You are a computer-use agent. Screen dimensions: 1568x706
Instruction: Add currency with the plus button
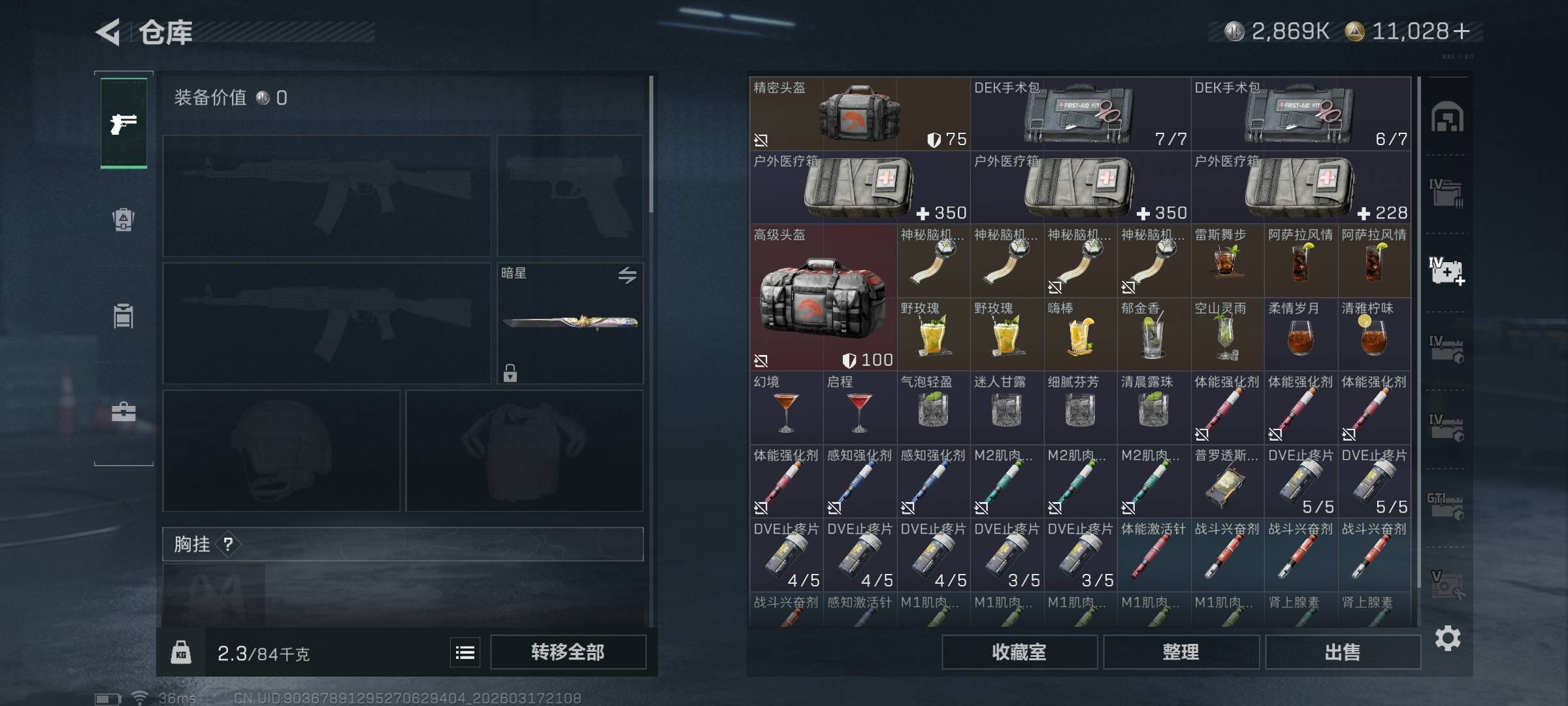tap(1462, 31)
